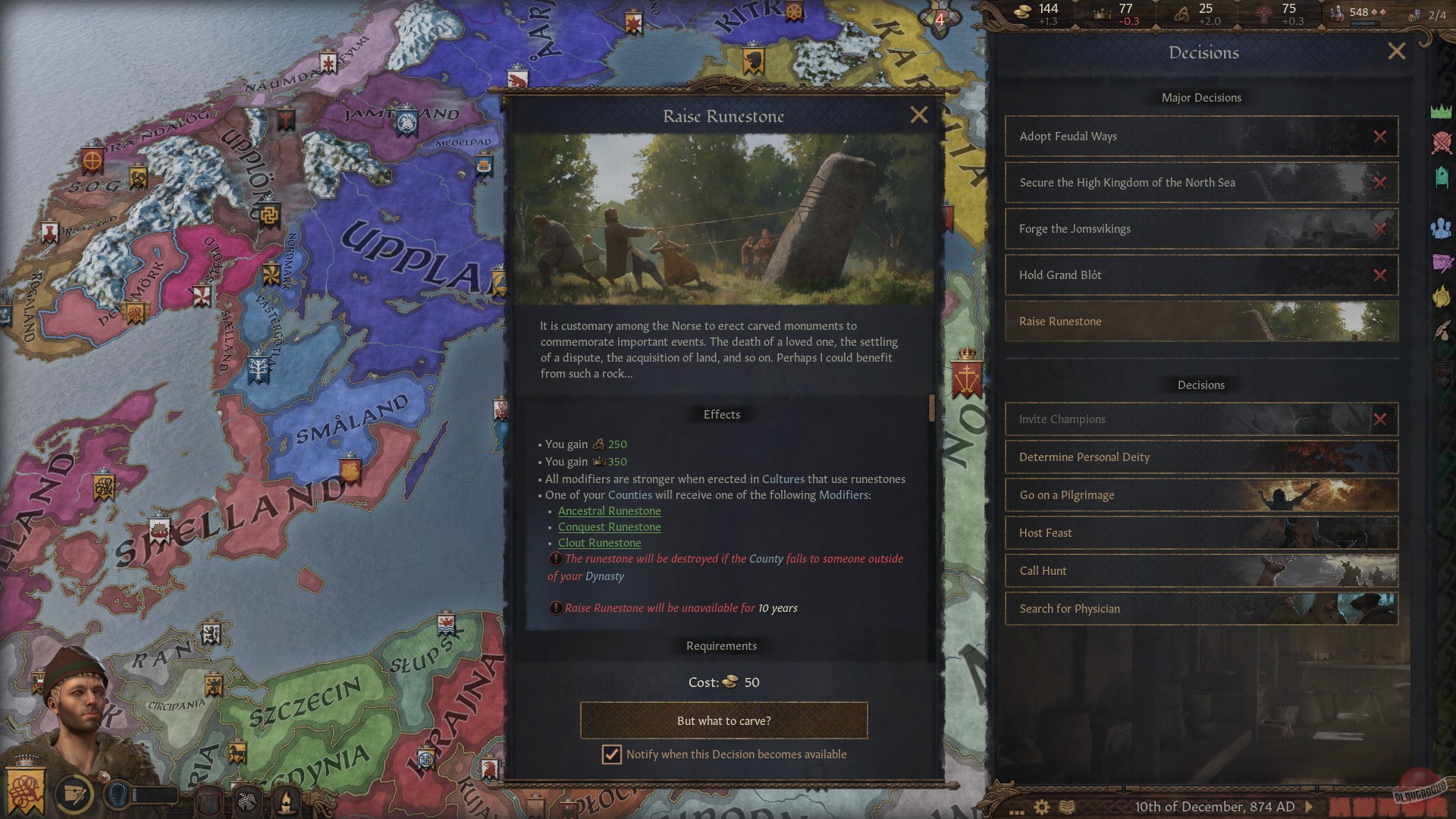This screenshot has width=1456, height=819.
Task: View the piety knot icon
Action: [x=1182, y=13]
